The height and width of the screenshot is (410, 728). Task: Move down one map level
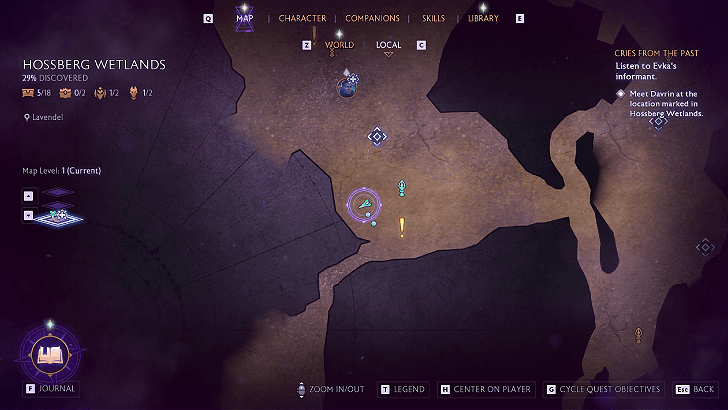[28, 214]
